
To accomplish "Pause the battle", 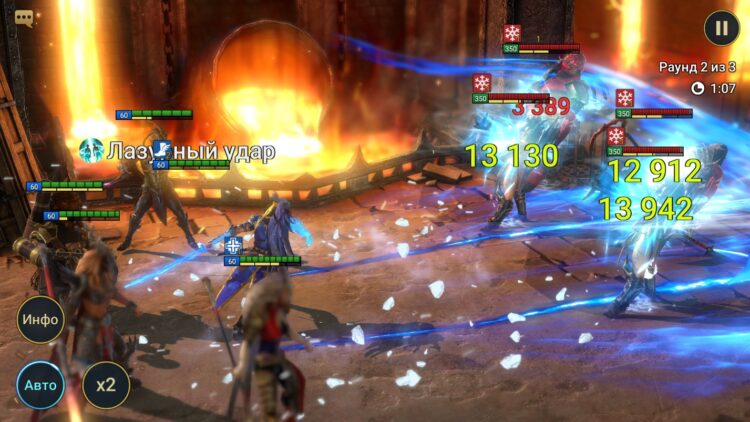I will tap(721, 28).
